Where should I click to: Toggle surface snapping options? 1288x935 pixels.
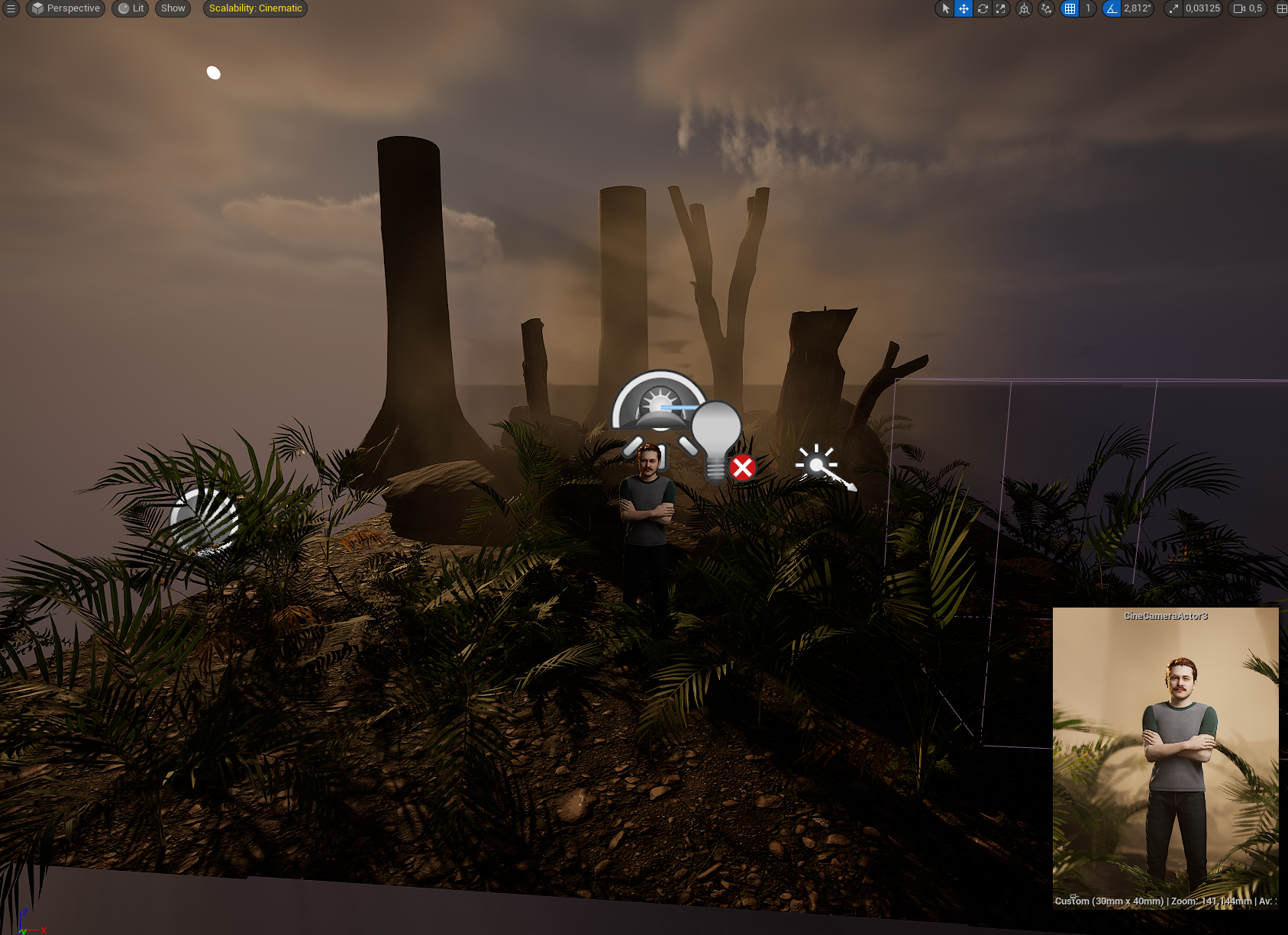[1046, 8]
